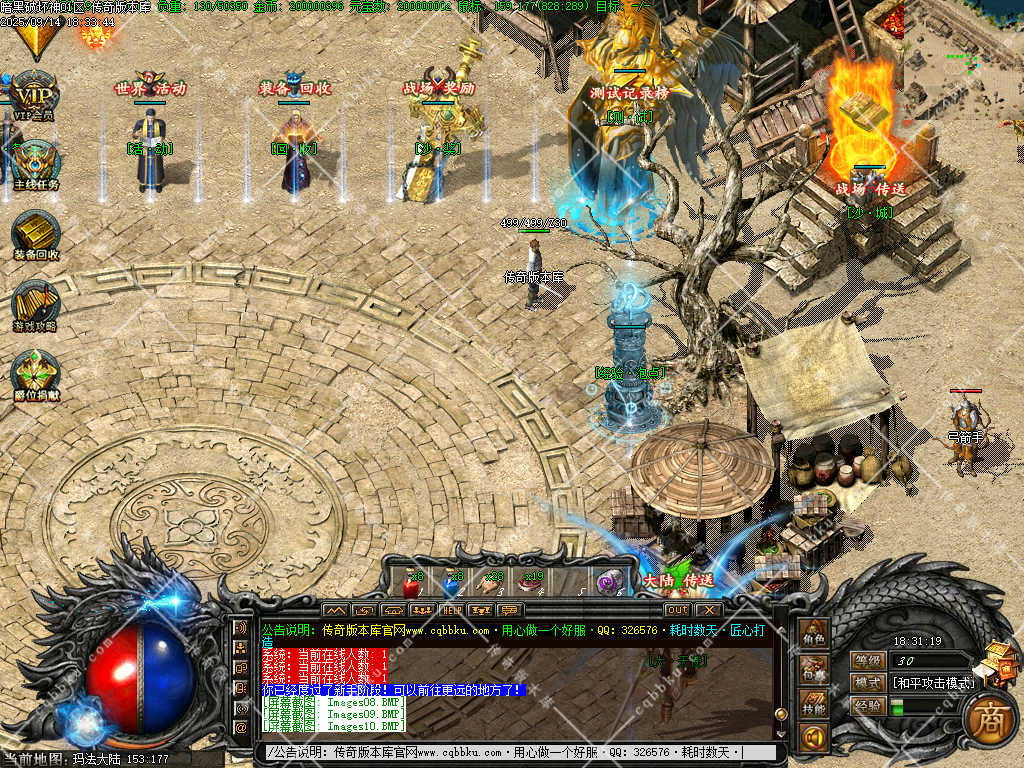Click the 模式 attack mode button
Image resolution: width=1024 pixels, height=768 pixels.
pyautogui.click(x=868, y=683)
